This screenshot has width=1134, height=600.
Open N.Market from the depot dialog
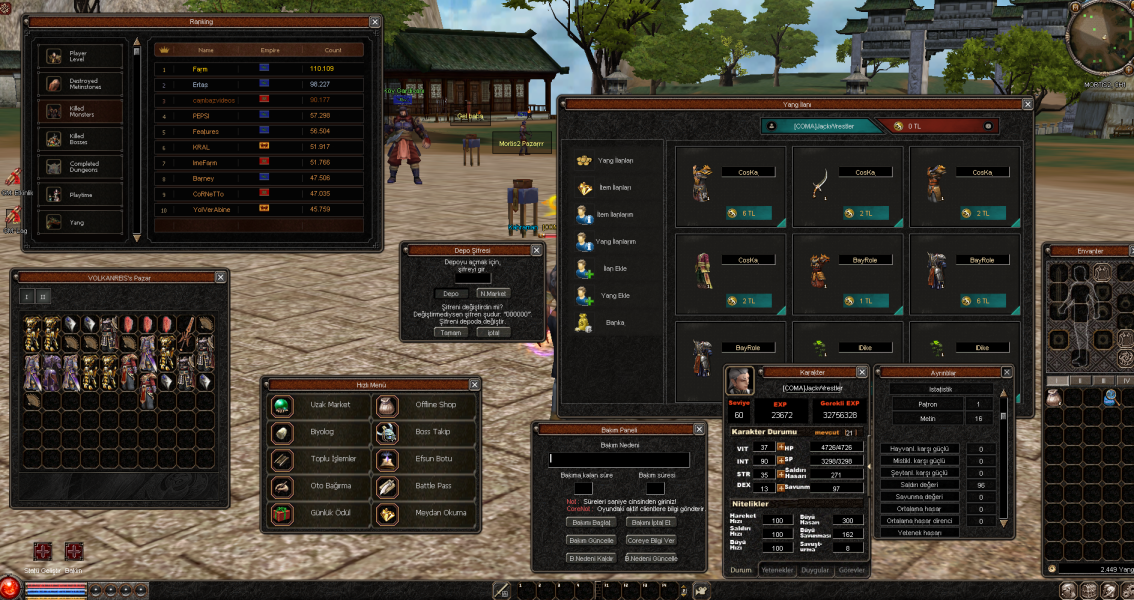pos(493,293)
